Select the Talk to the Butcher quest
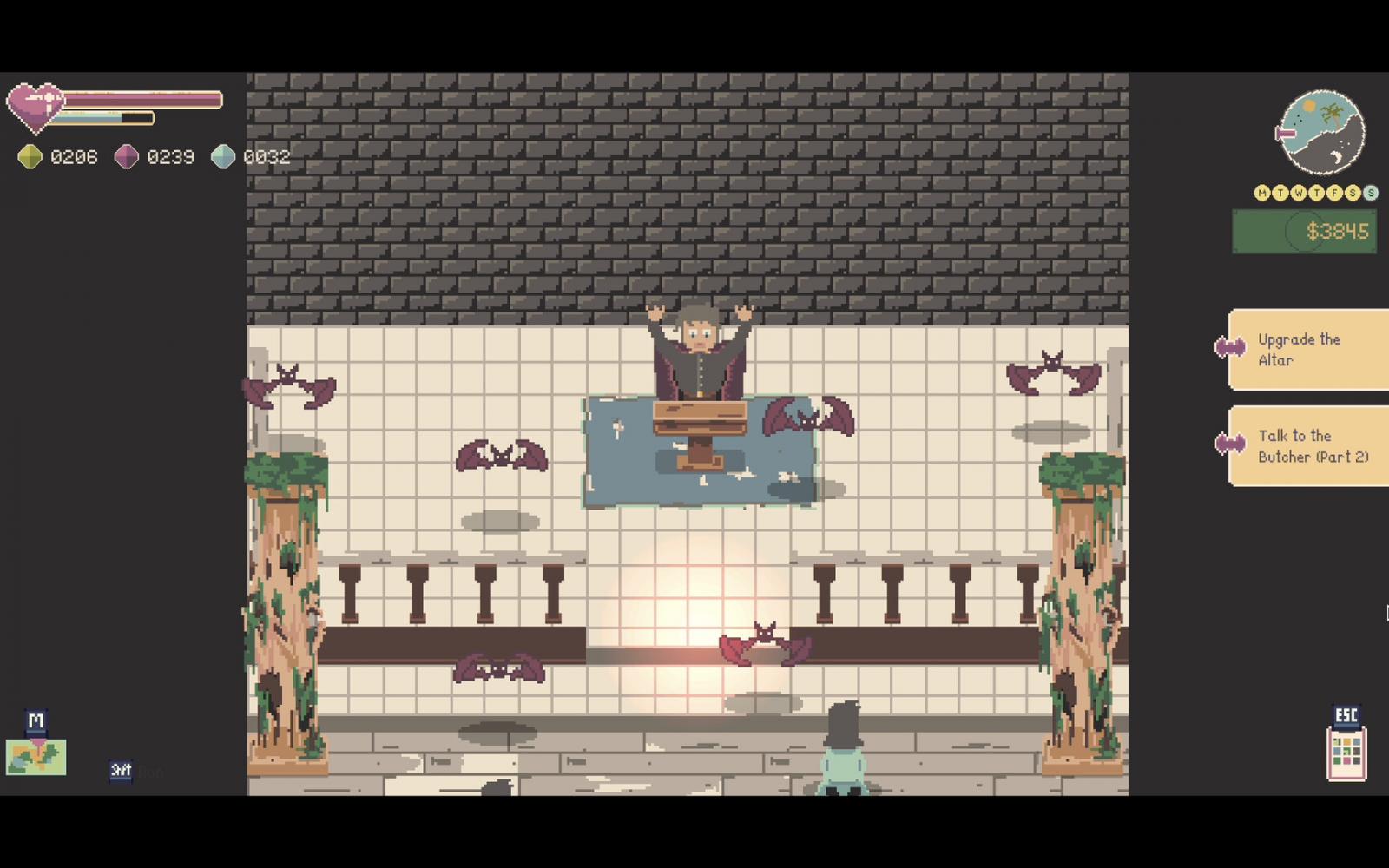Viewport: 1389px width, 868px height. pos(1309,446)
